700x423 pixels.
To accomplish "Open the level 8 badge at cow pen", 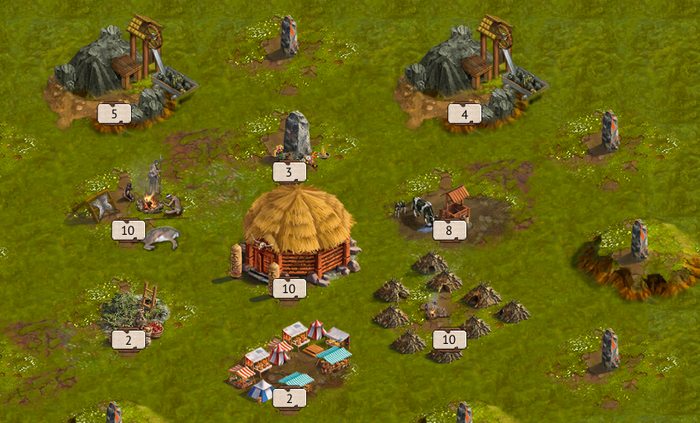I will (449, 230).
